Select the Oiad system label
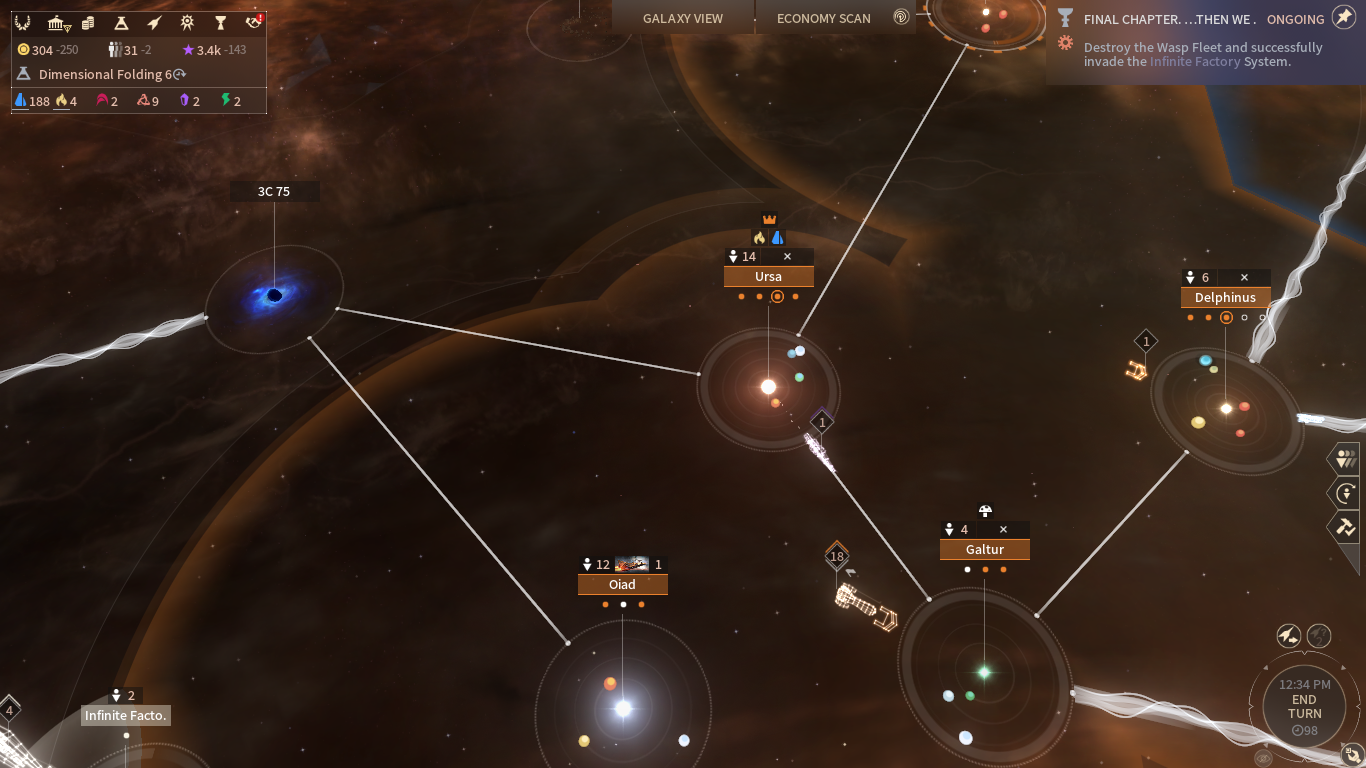1366x768 pixels. click(622, 585)
